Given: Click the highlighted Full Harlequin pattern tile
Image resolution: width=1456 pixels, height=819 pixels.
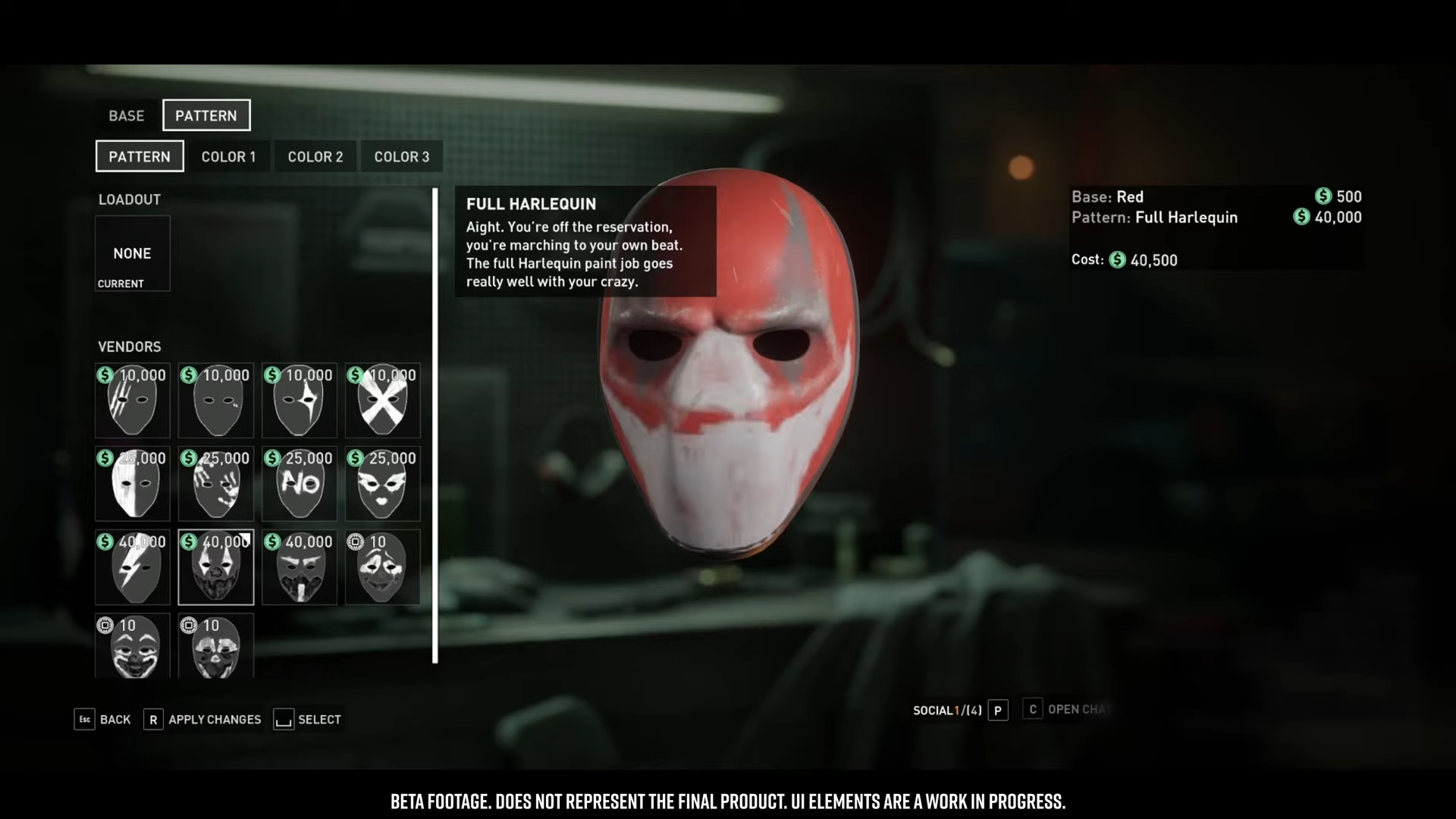Looking at the screenshot, I should pyautogui.click(x=216, y=568).
